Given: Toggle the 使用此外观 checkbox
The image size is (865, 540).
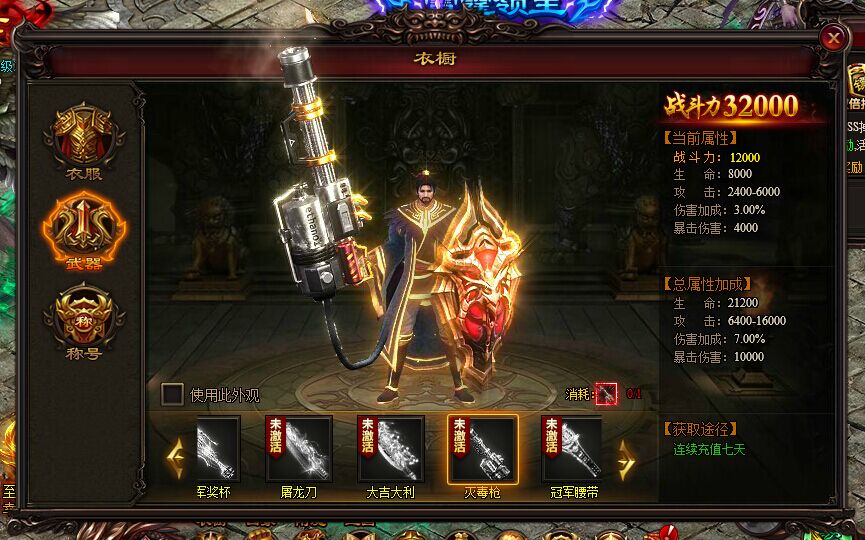Looking at the screenshot, I should [x=173, y=394].
